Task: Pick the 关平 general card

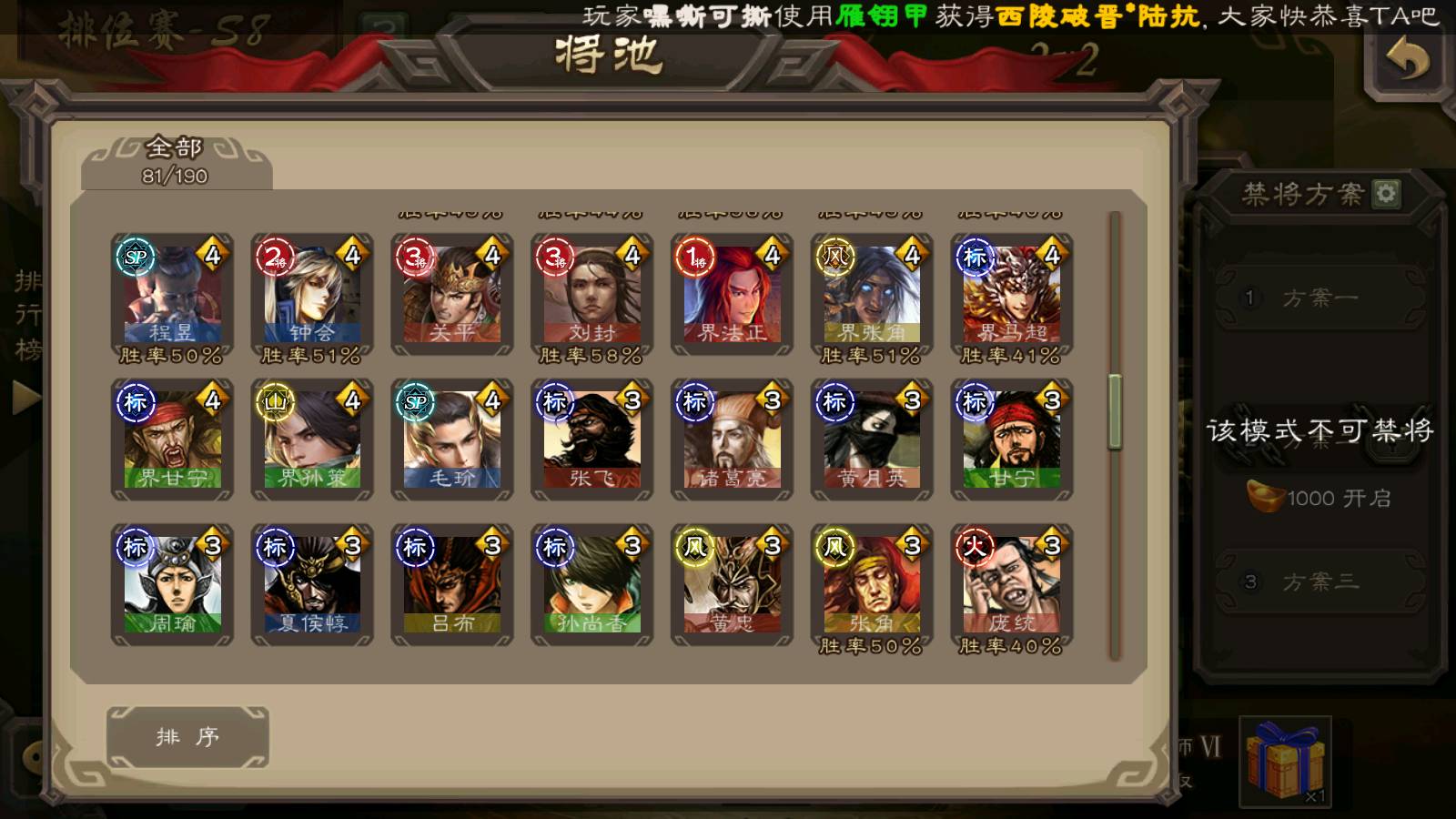Action: tap(452, 296)
